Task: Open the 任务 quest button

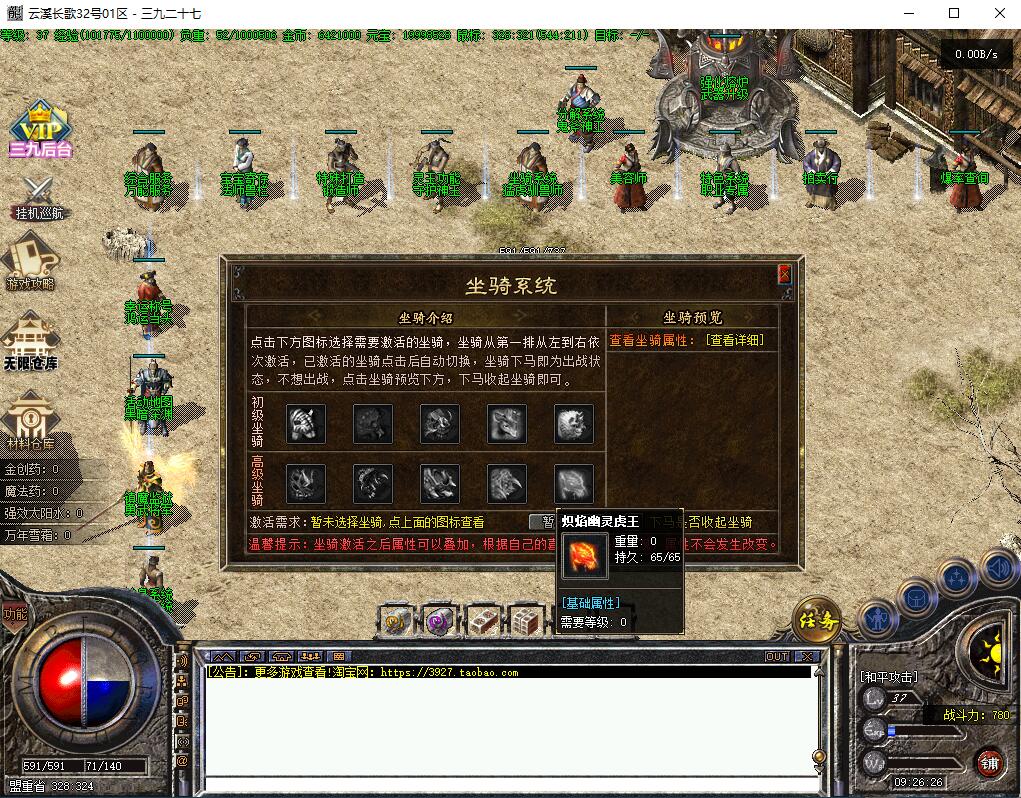Action: click(815, 621)
